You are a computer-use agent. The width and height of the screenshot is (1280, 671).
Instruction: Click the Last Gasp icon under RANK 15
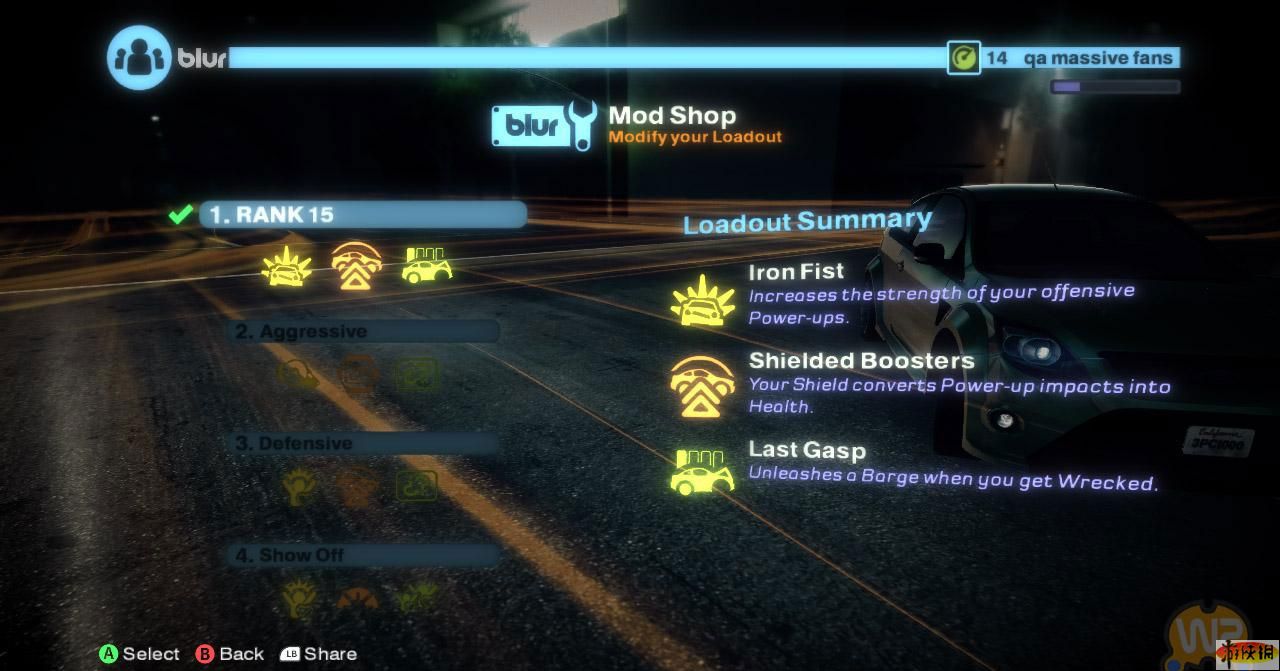427,266
